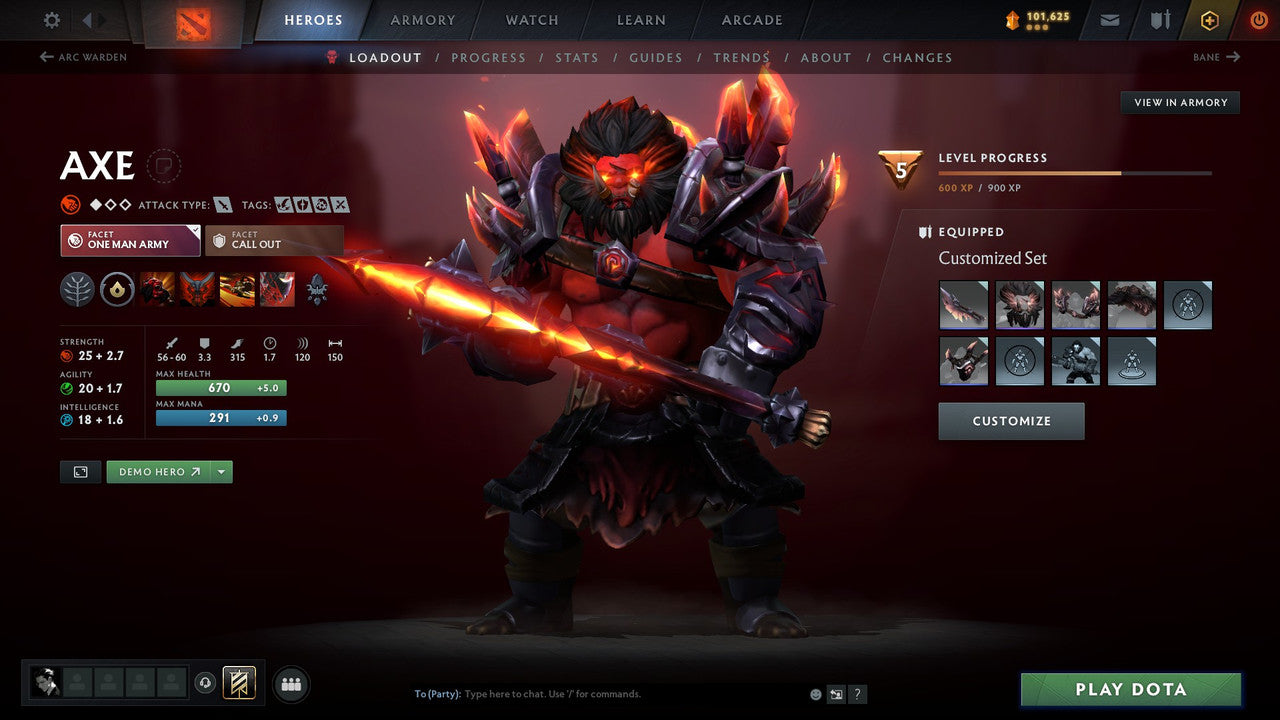Viewport: 1280px width, 720px height.
Task: Open the party finder group icon
Action: pos(290,683)
